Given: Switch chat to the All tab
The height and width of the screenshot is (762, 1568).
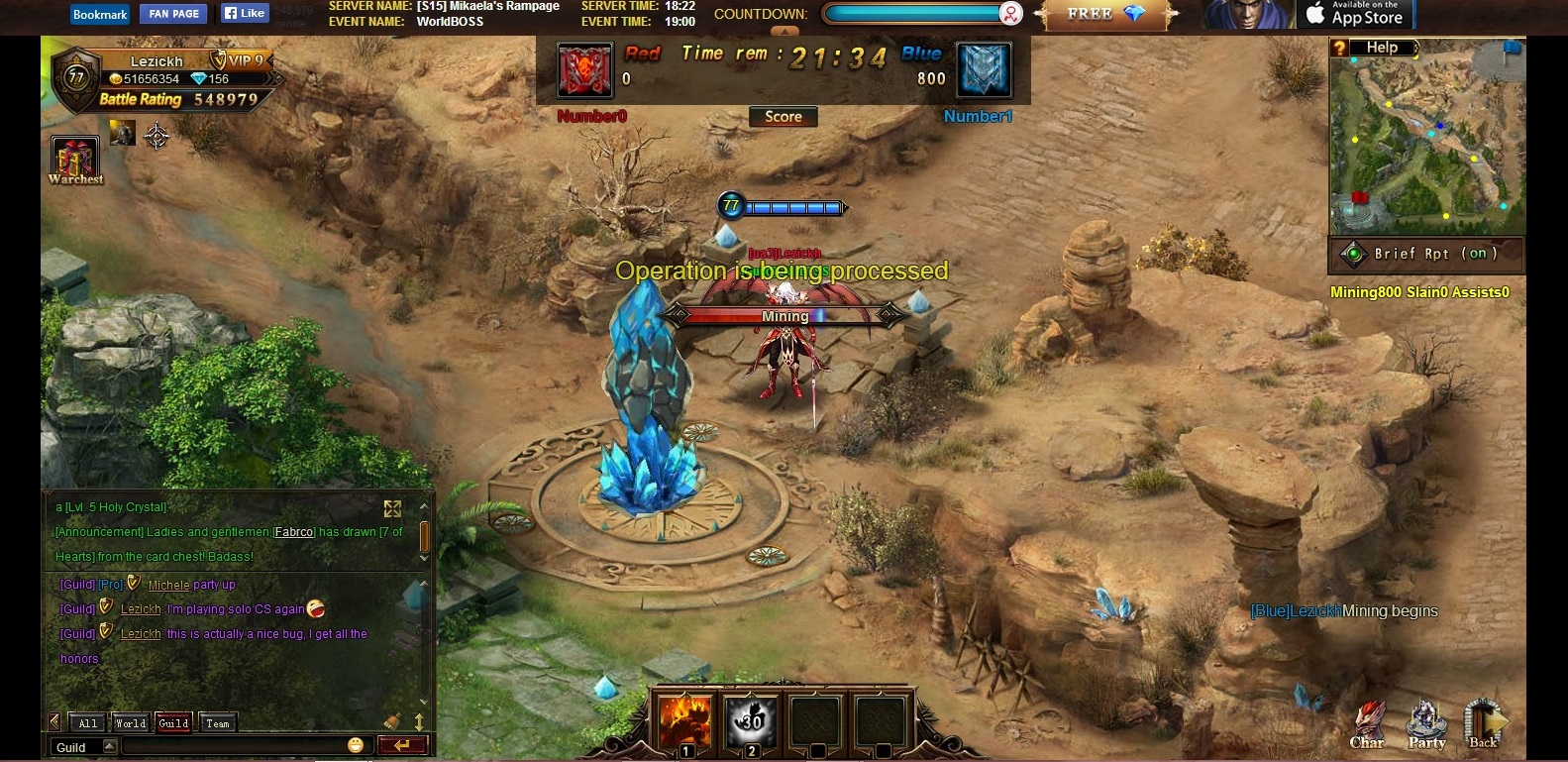Looking at the screenshot, I should 88,723.
